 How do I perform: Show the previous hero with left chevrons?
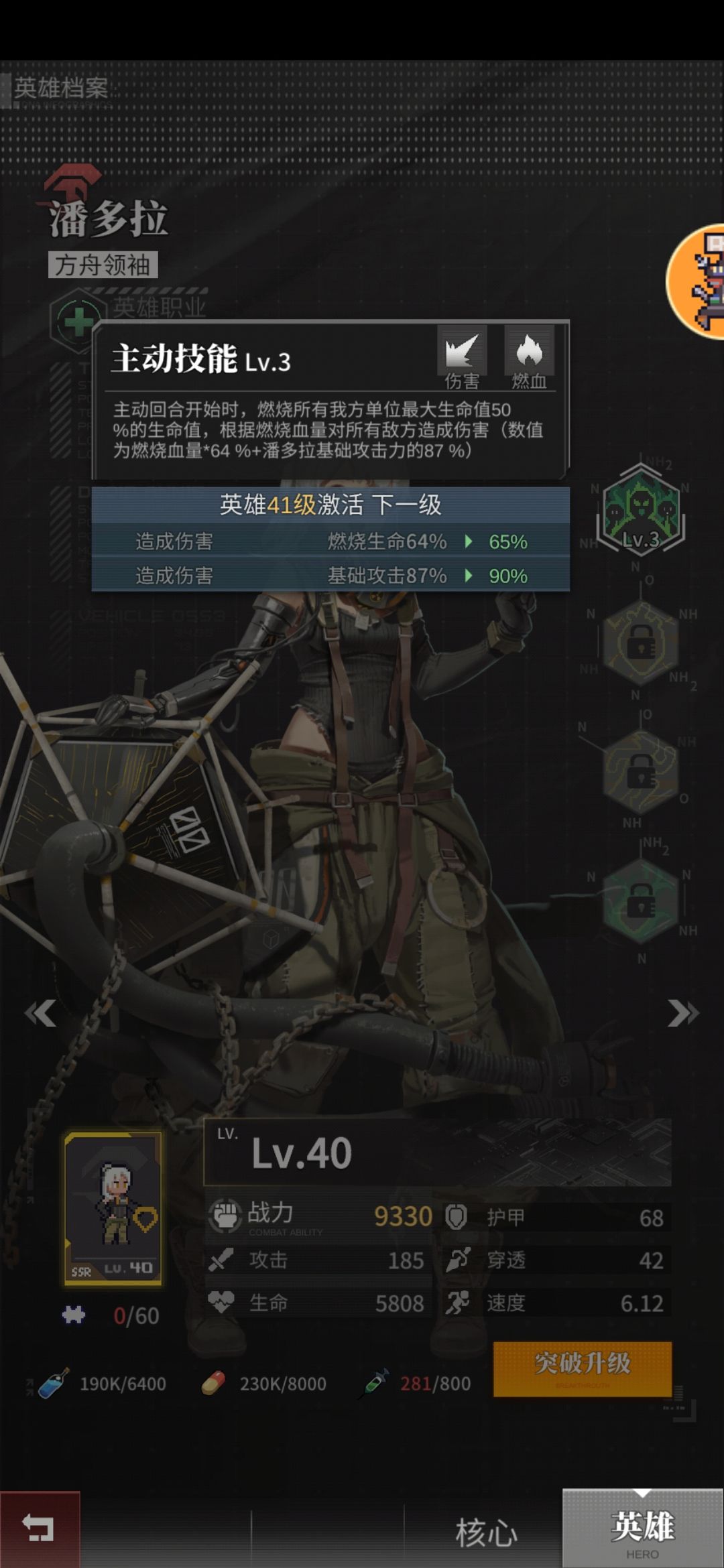[40, 1012]
